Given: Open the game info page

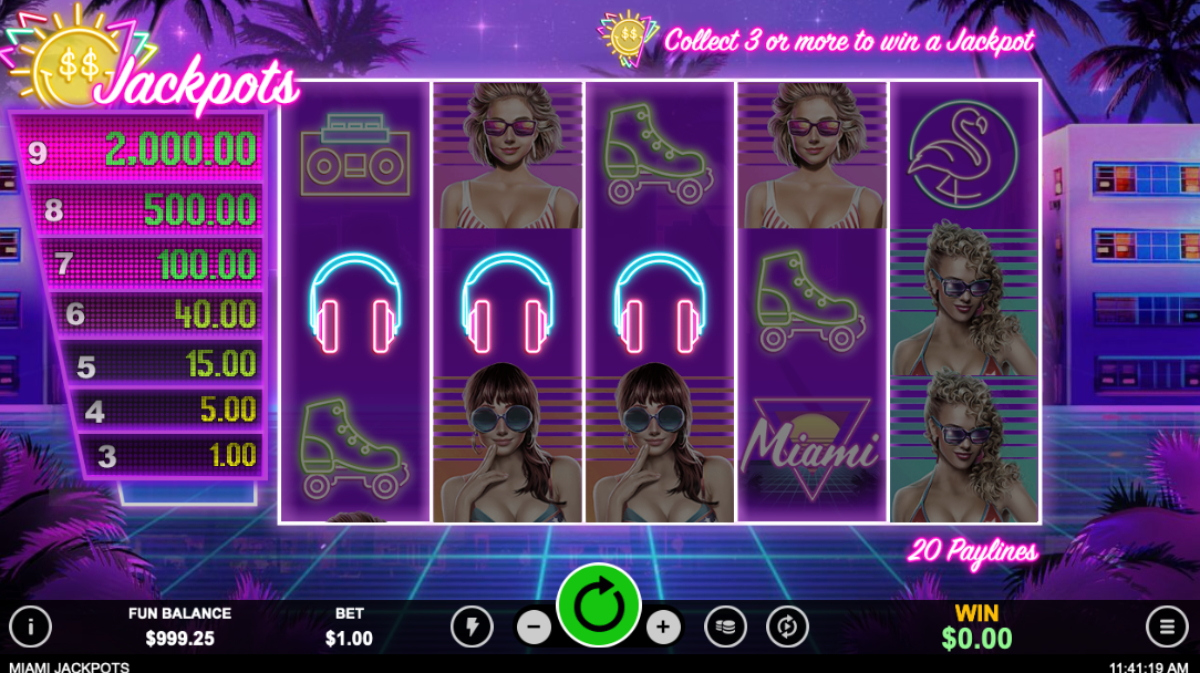Looking at the screenshot, I should [31, 627].
